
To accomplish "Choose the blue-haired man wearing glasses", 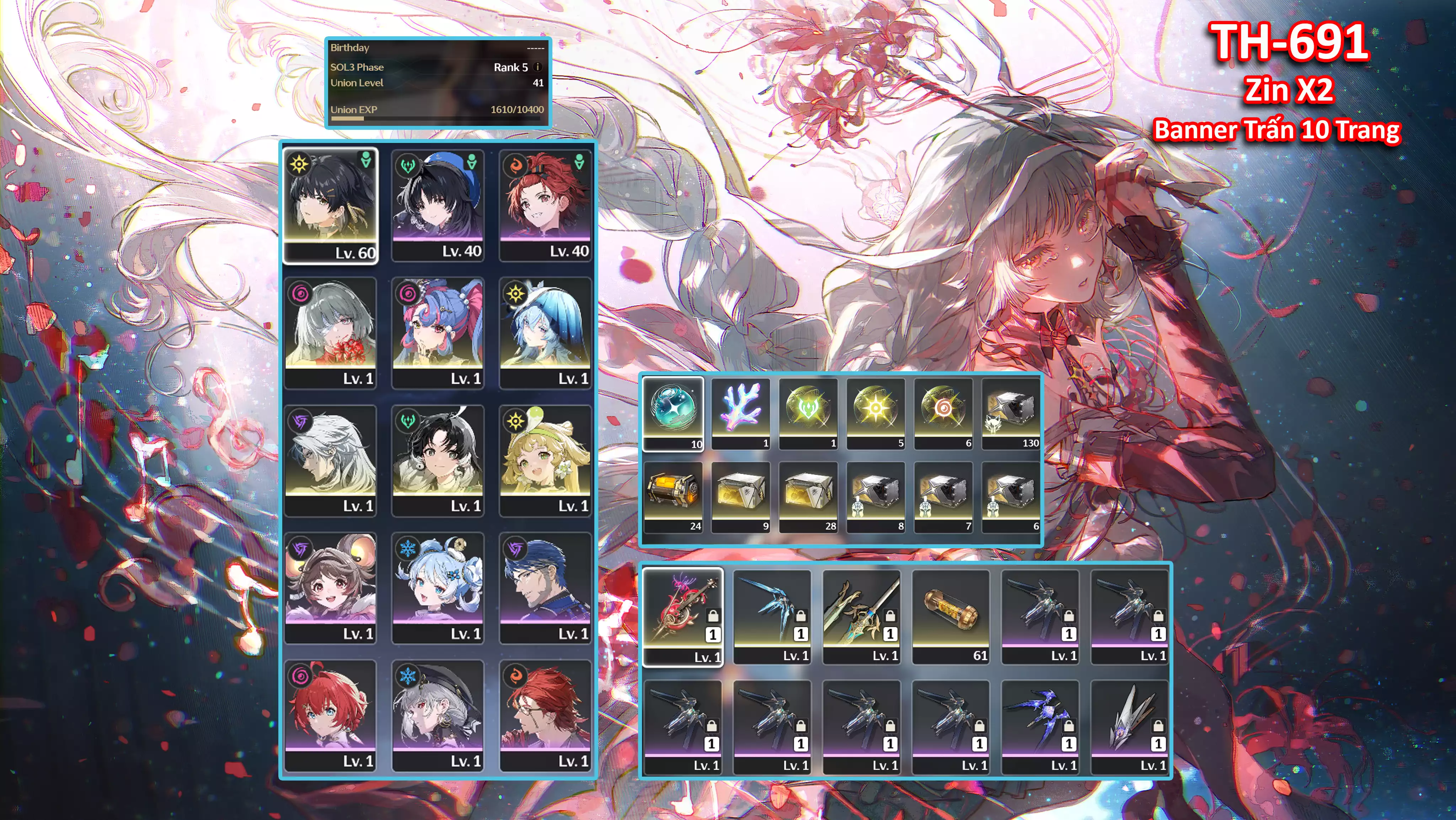I will pos(545,587).
